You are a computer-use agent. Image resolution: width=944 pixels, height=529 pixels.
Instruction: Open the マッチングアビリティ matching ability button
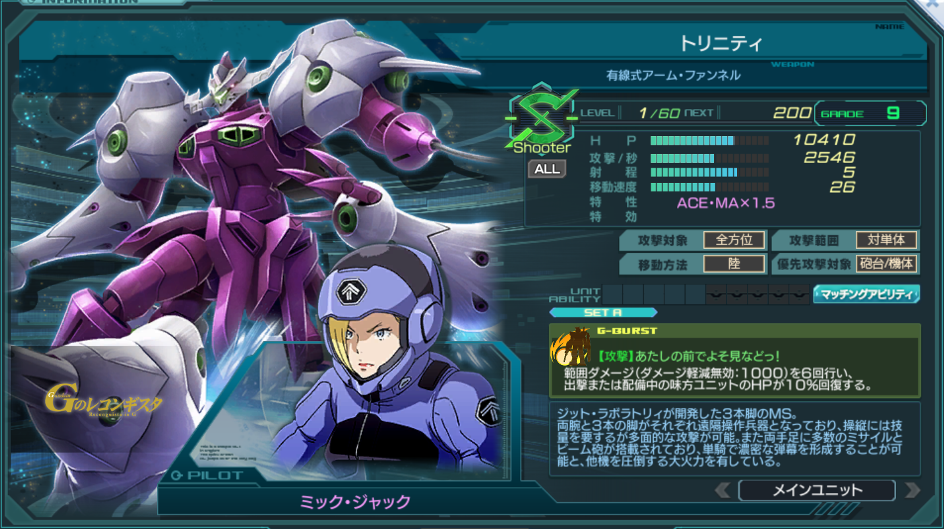coord(866,294)
